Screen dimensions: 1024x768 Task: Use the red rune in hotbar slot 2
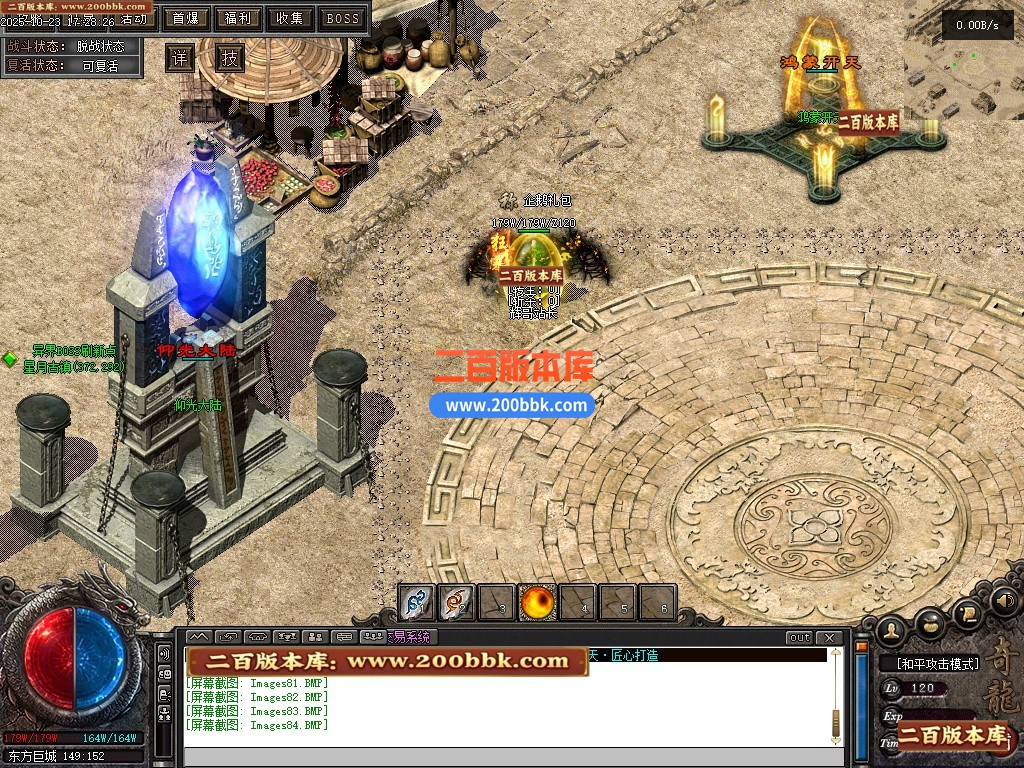[x=457, y=603]
